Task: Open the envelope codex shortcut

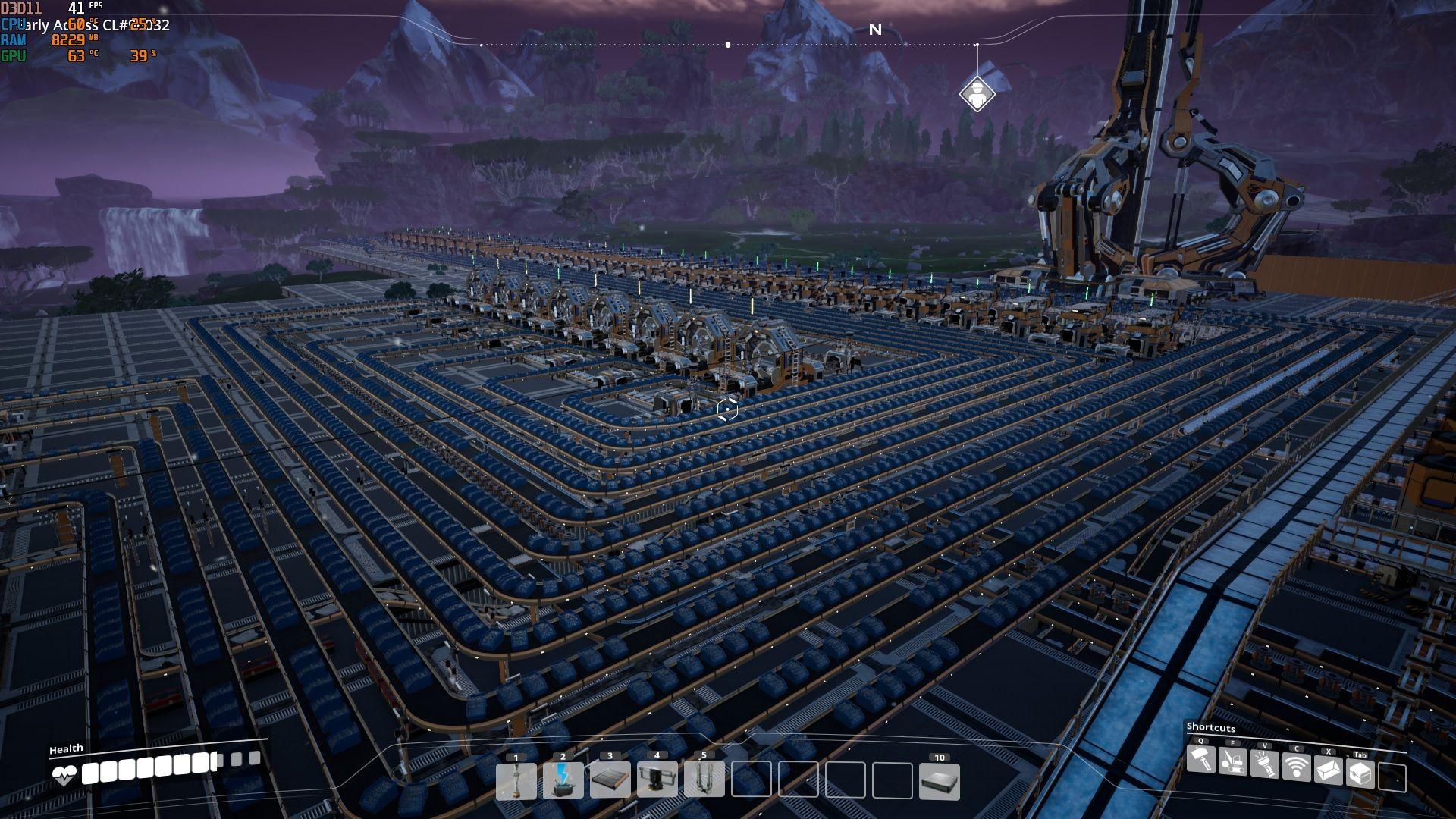Action: tap(1329, 770)
